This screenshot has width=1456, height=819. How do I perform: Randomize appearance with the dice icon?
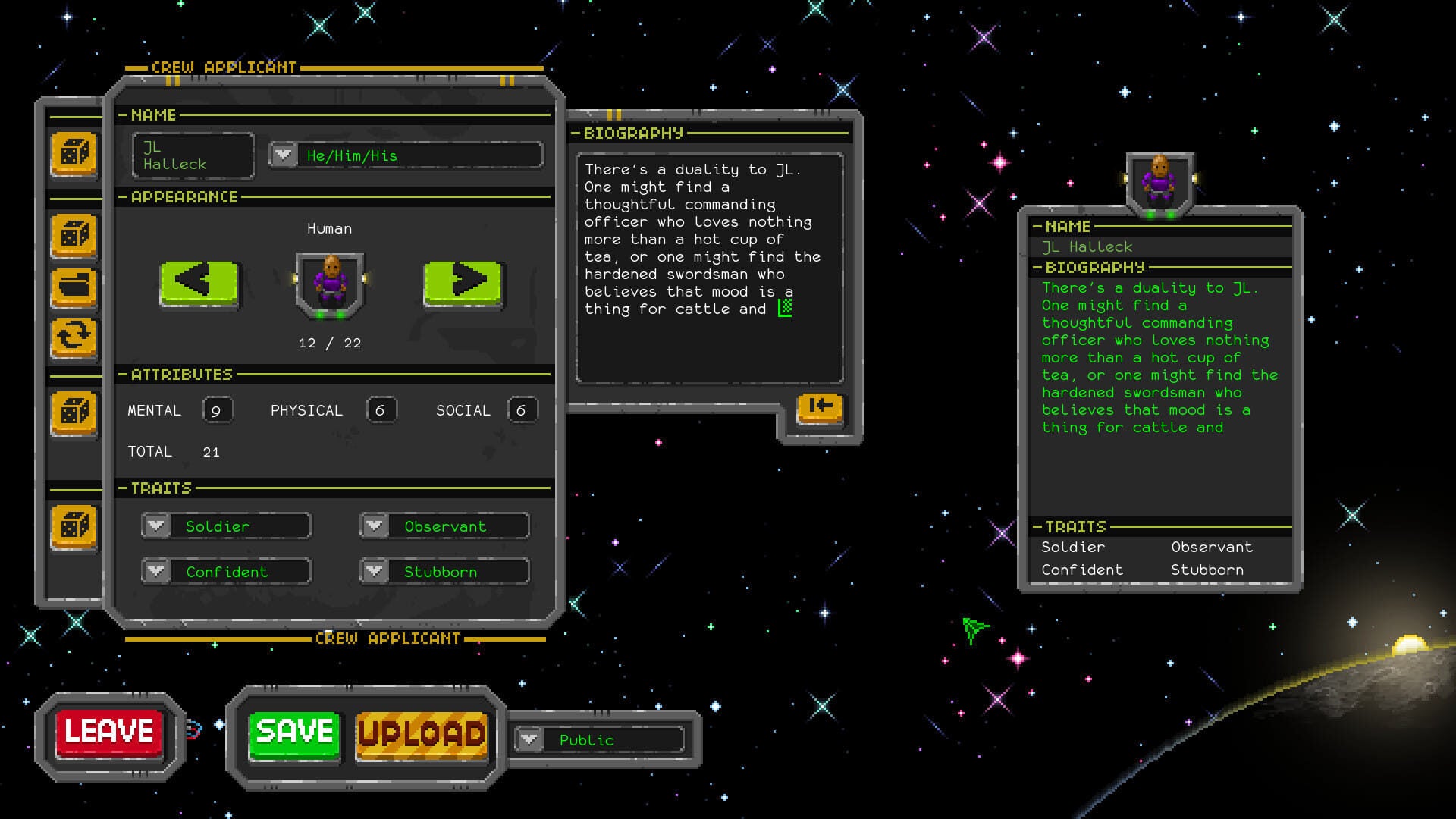74,235
